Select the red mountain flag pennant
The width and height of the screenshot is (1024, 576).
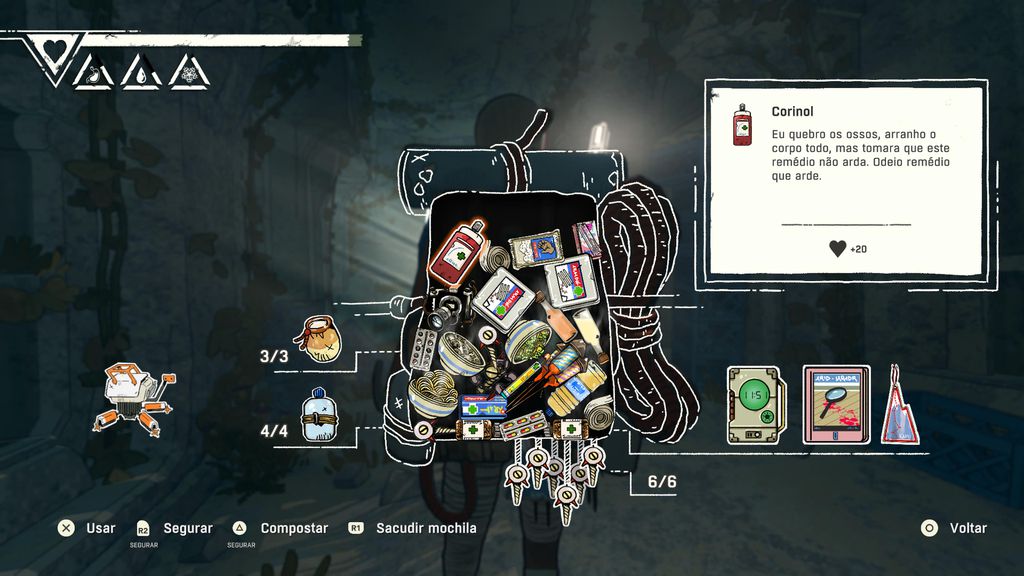900,408
